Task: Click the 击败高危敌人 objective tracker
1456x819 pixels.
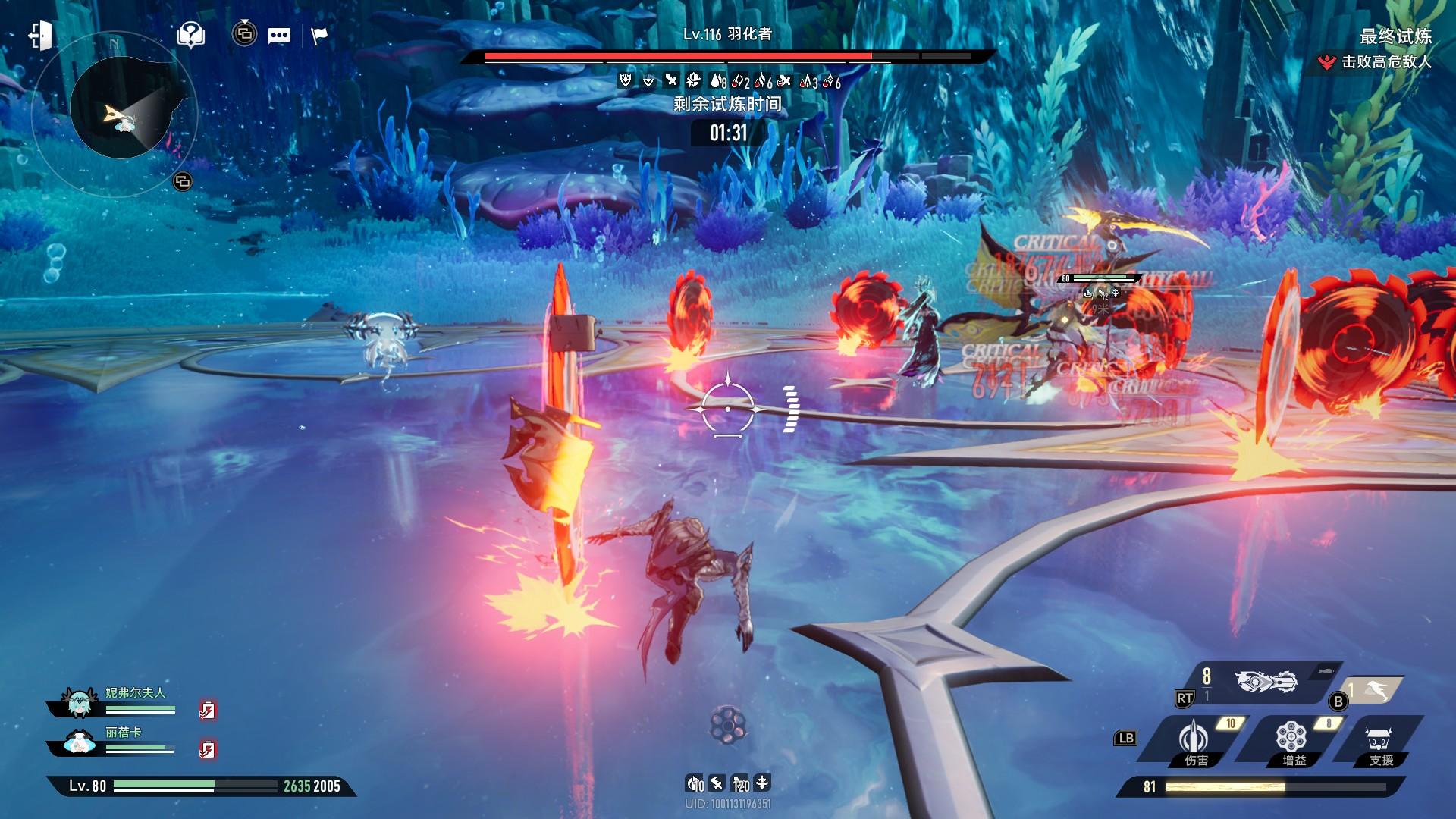Action: tap(1377, 62)
